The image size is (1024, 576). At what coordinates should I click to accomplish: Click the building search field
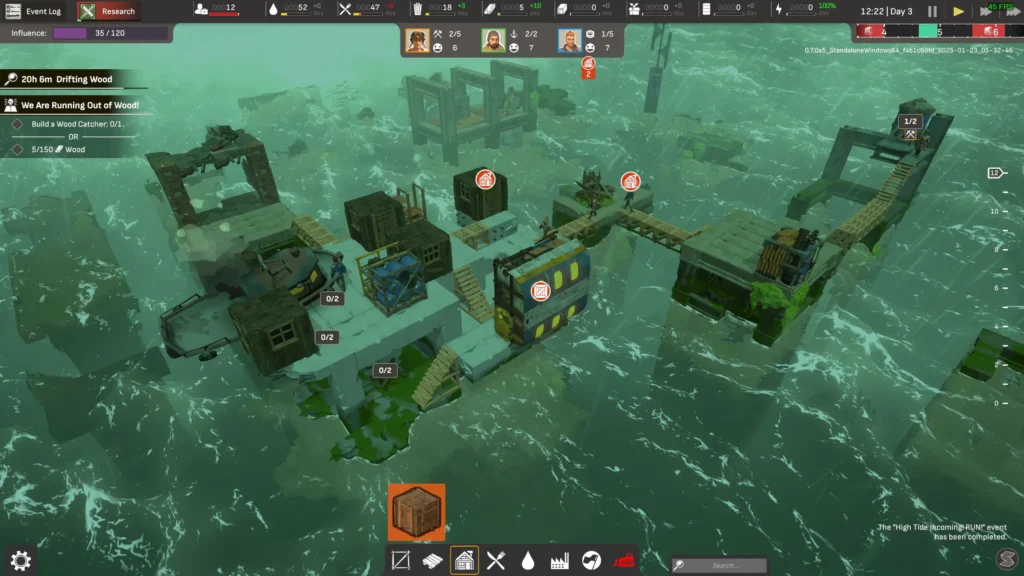coord(722,565)
